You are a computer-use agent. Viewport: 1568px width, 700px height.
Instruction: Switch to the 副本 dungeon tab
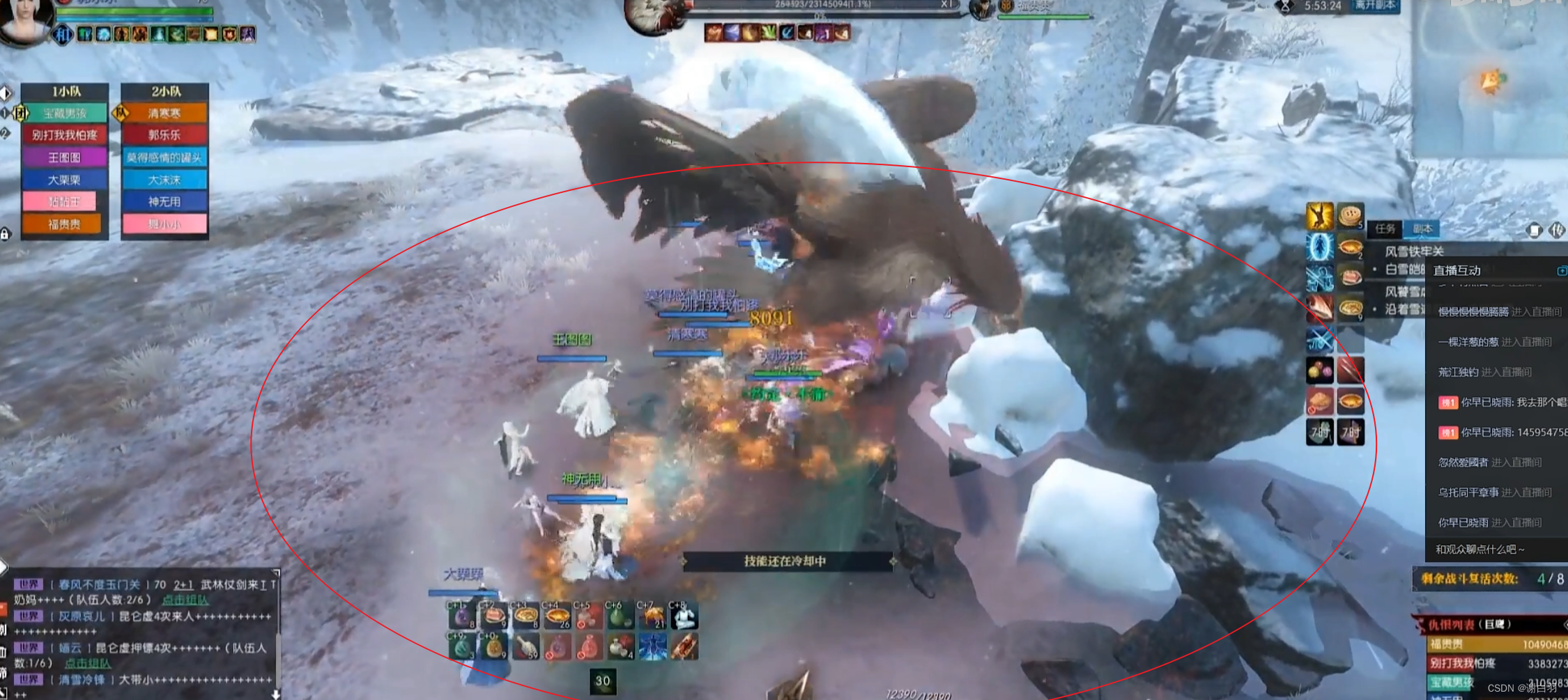point(1422,228)
